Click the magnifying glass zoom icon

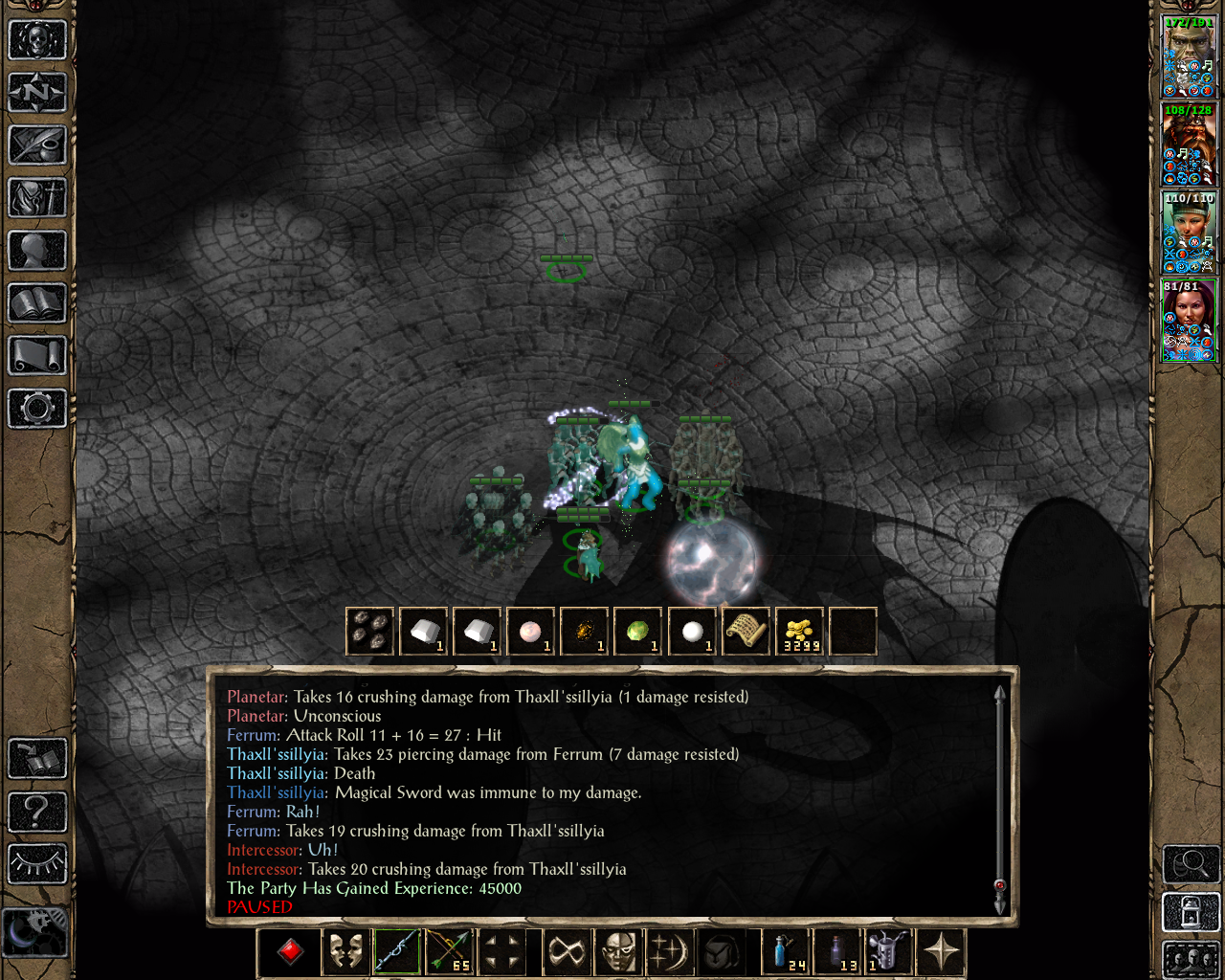[1192, 864]
